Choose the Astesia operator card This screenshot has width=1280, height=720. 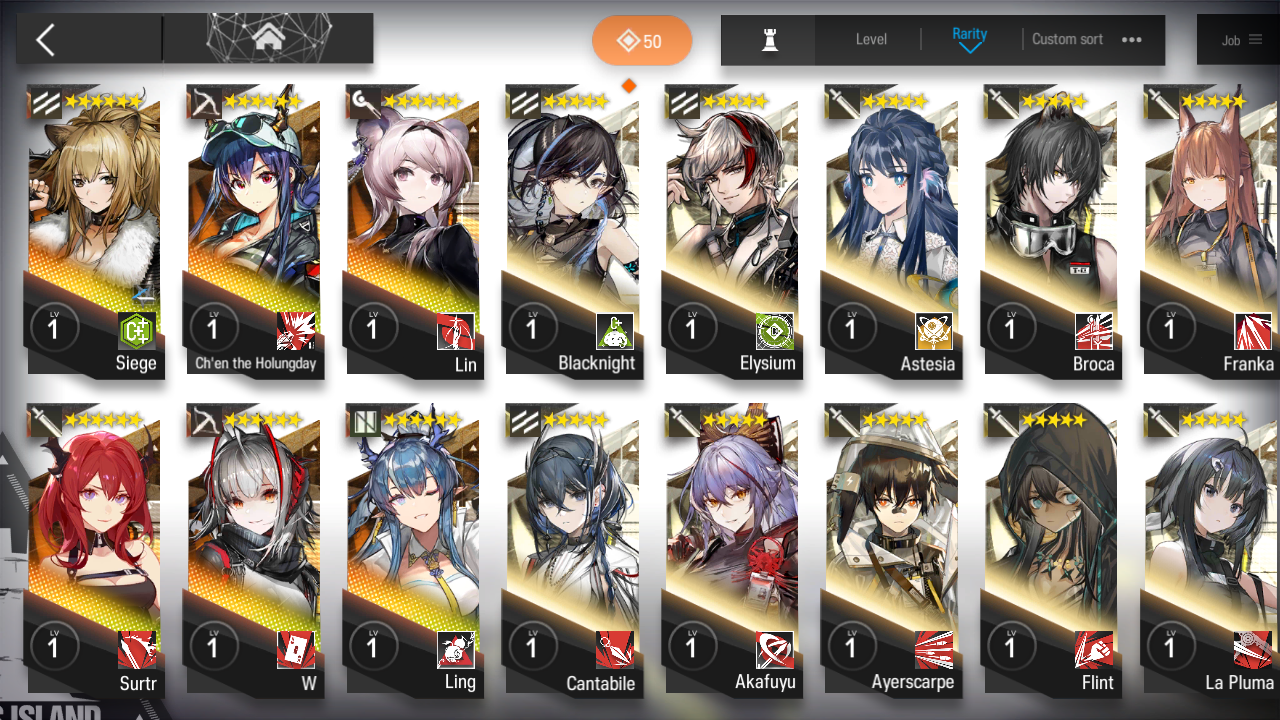click(x=892, y=230)
